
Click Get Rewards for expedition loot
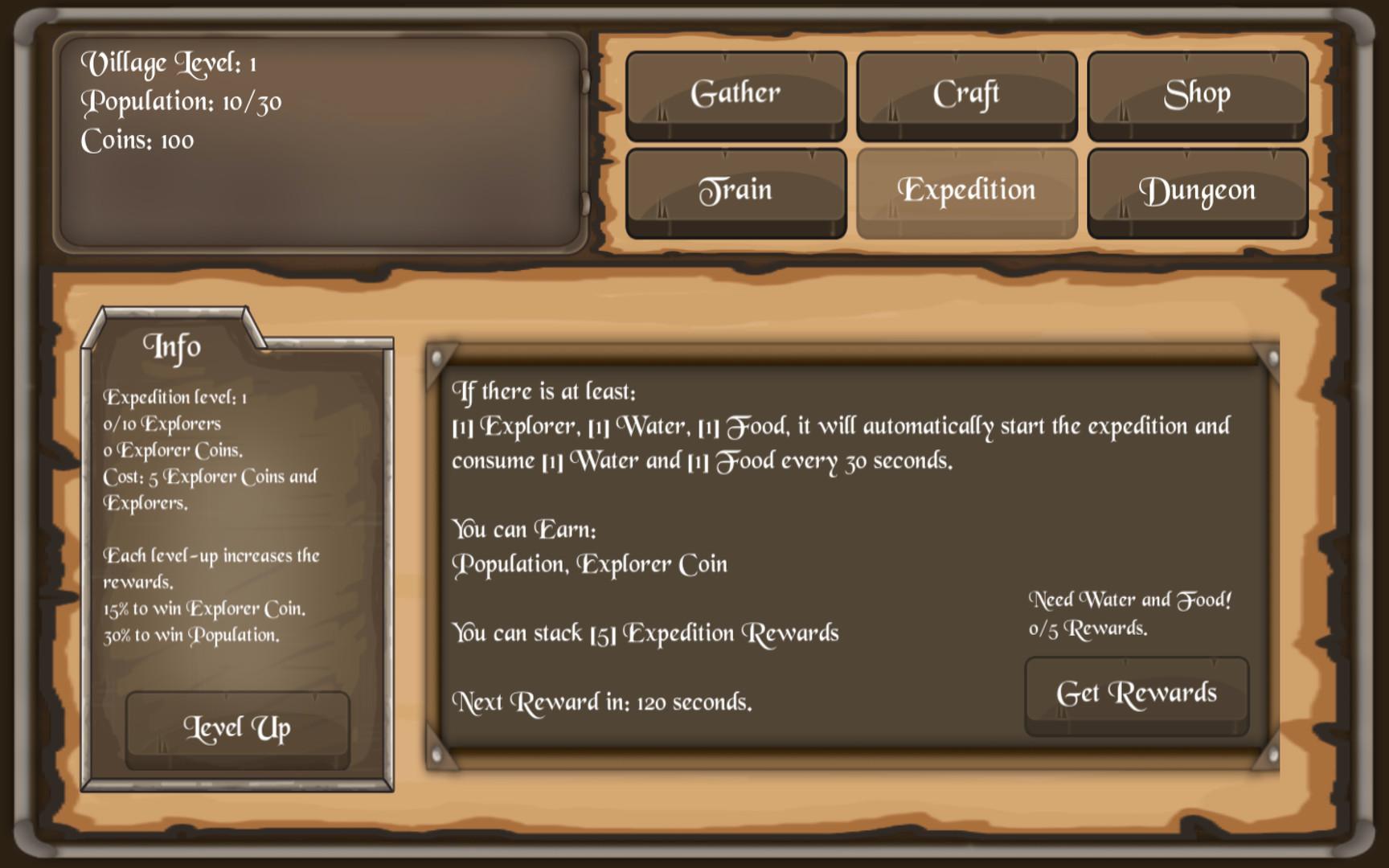(x=1137, y=693)
